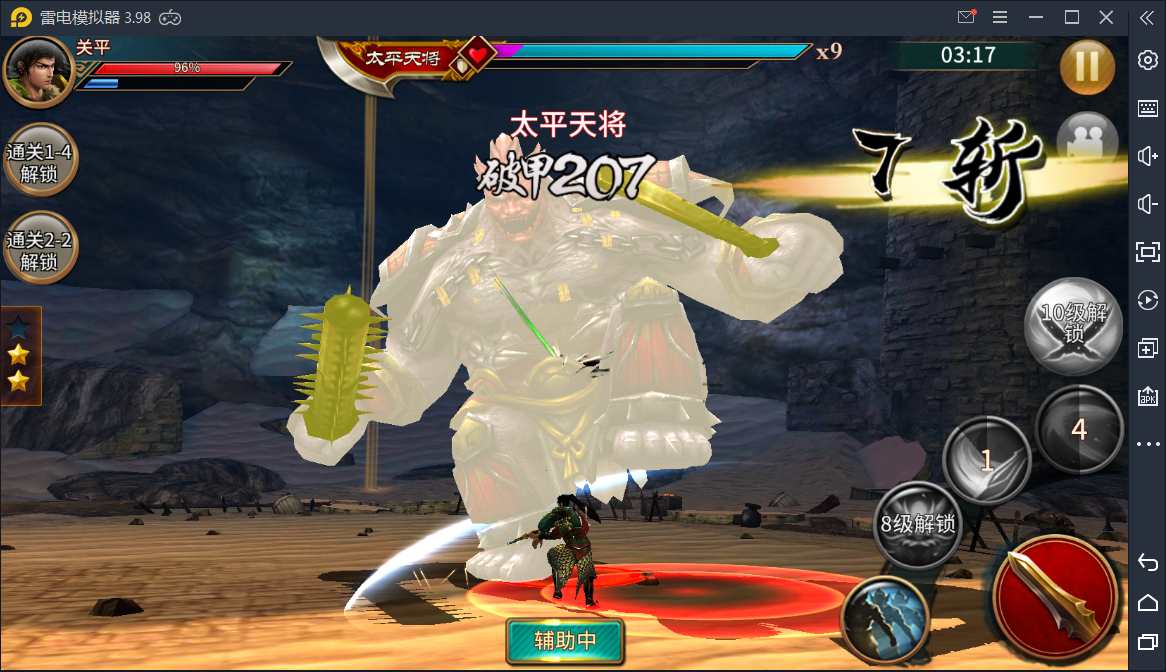The height and width of the screenshot is (672, 1166).
Task: Close the 雷电模拟器 window
Action: [x=1106, y=17]
